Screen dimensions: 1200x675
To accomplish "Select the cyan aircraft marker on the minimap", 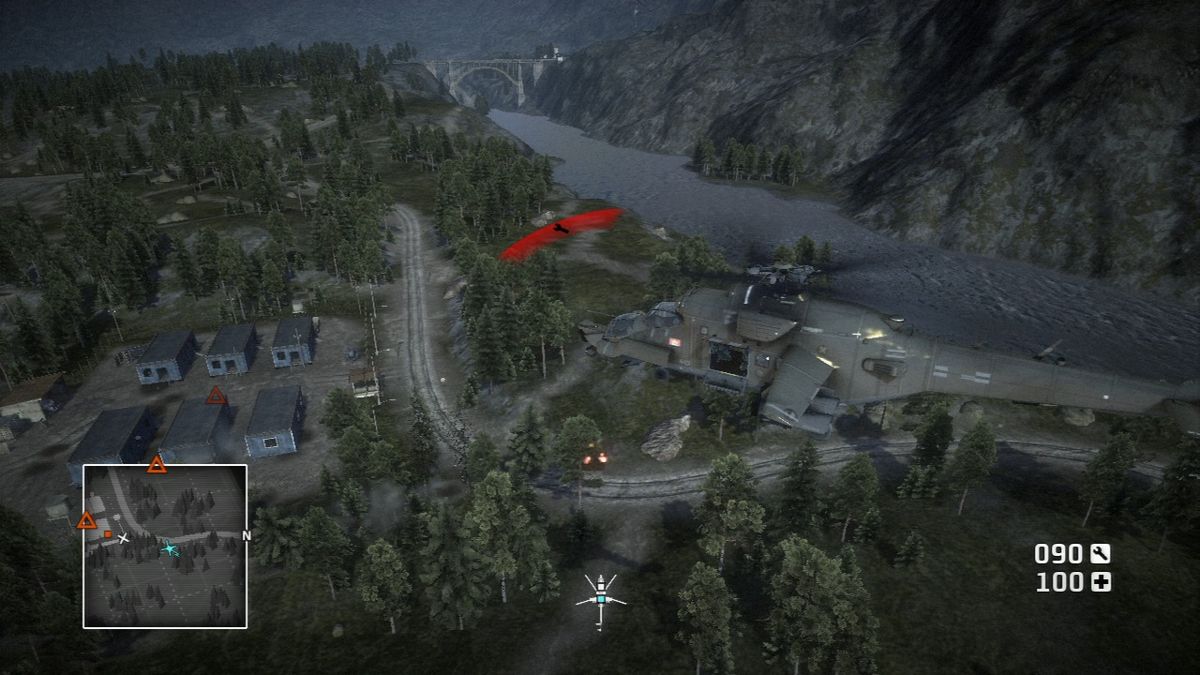I will pos(170,548).
